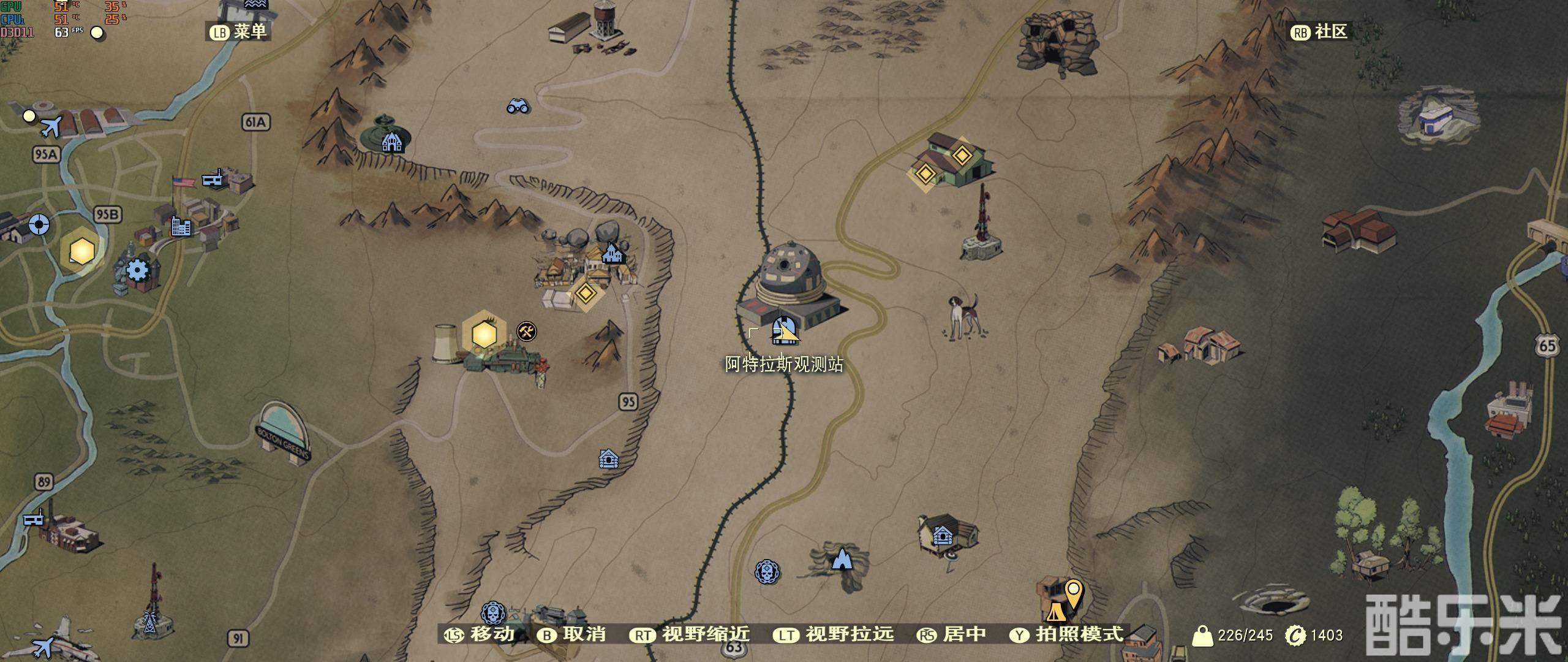The image size is (1568, 662).
Task: Select the Atlas Observatory map marker
Action: (784, 331)
